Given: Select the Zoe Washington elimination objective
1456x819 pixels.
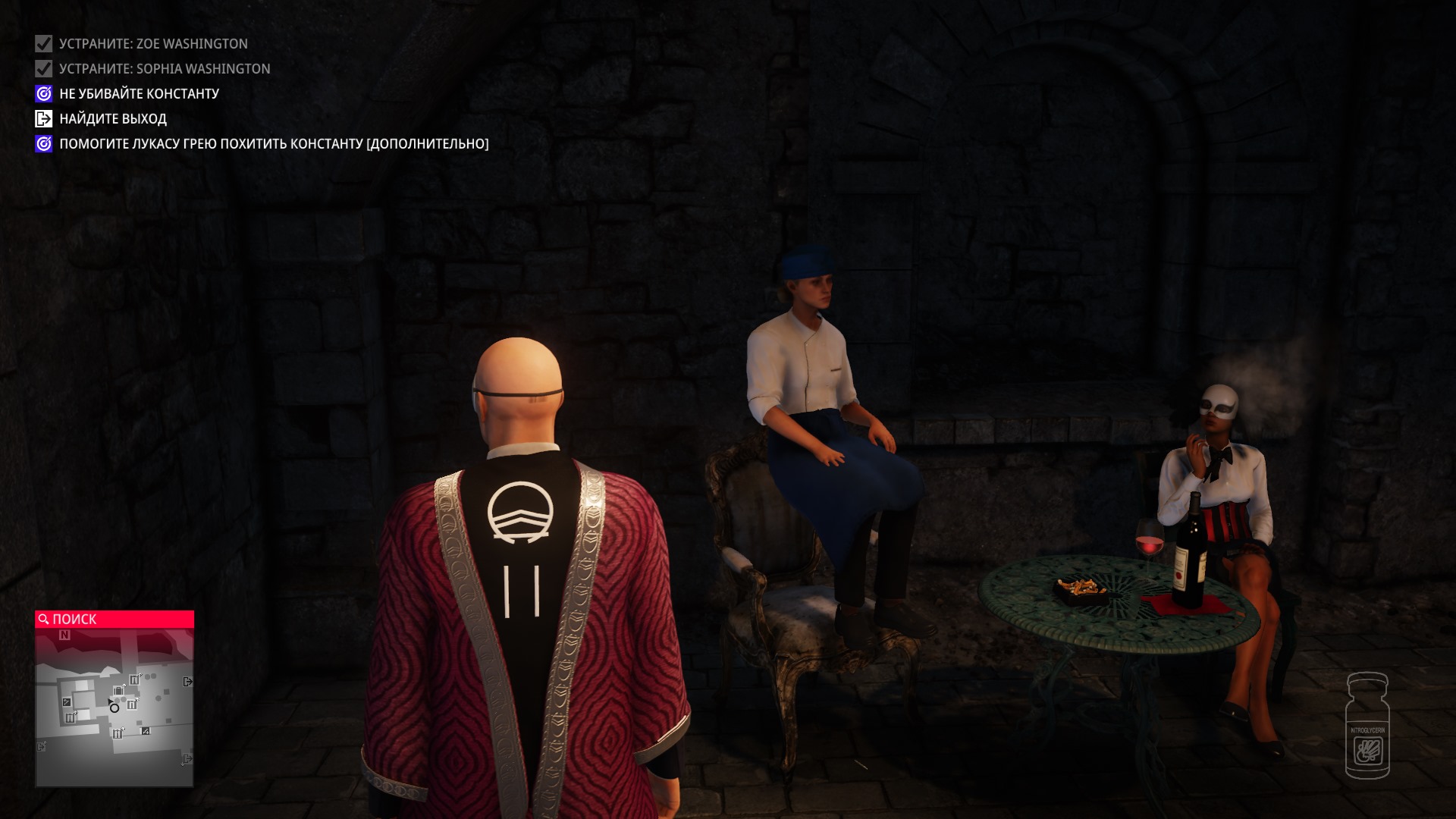Looking at the screenshot, I should 153,44.
